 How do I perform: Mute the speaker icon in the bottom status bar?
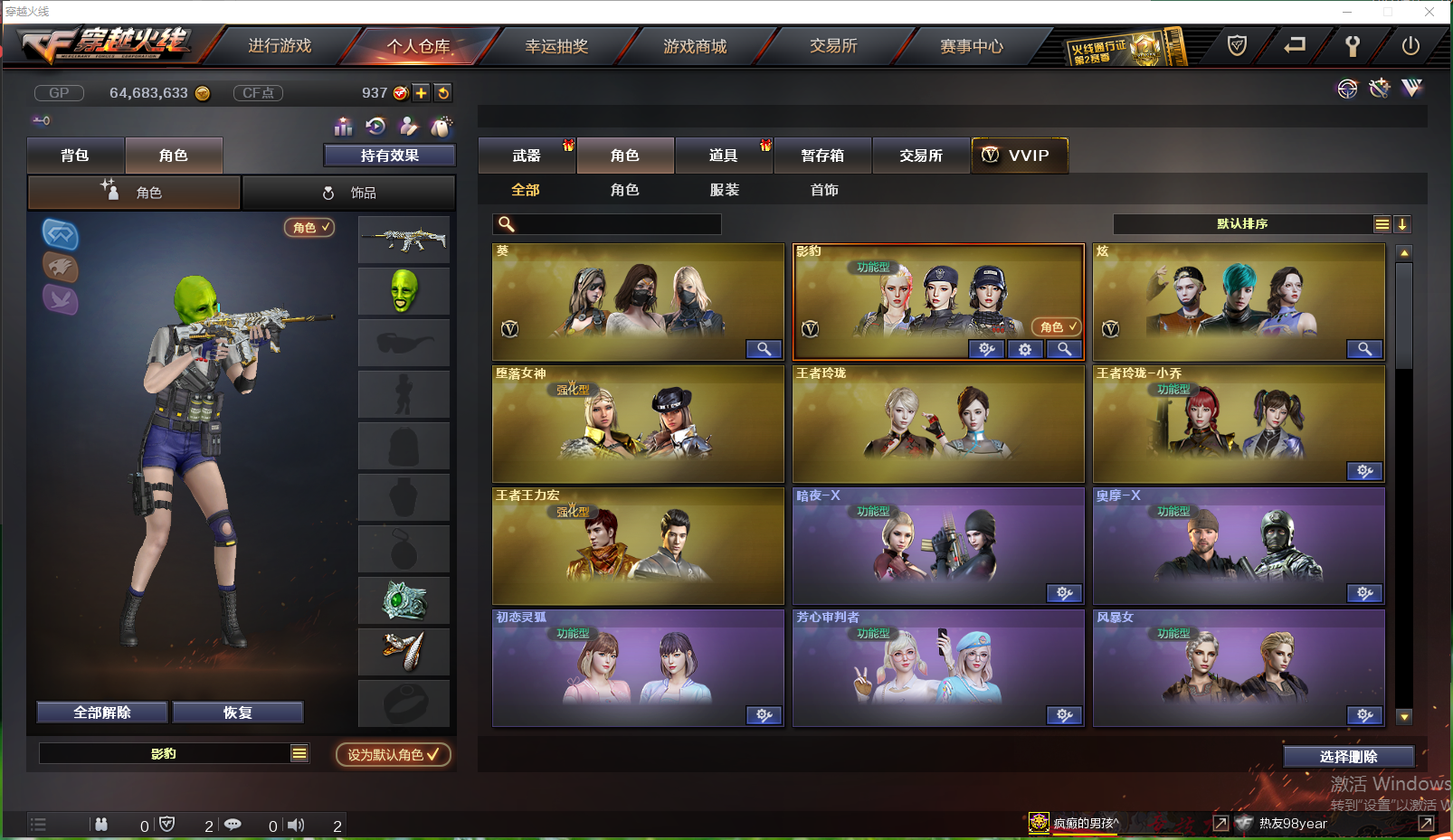[x=296, y=825]
